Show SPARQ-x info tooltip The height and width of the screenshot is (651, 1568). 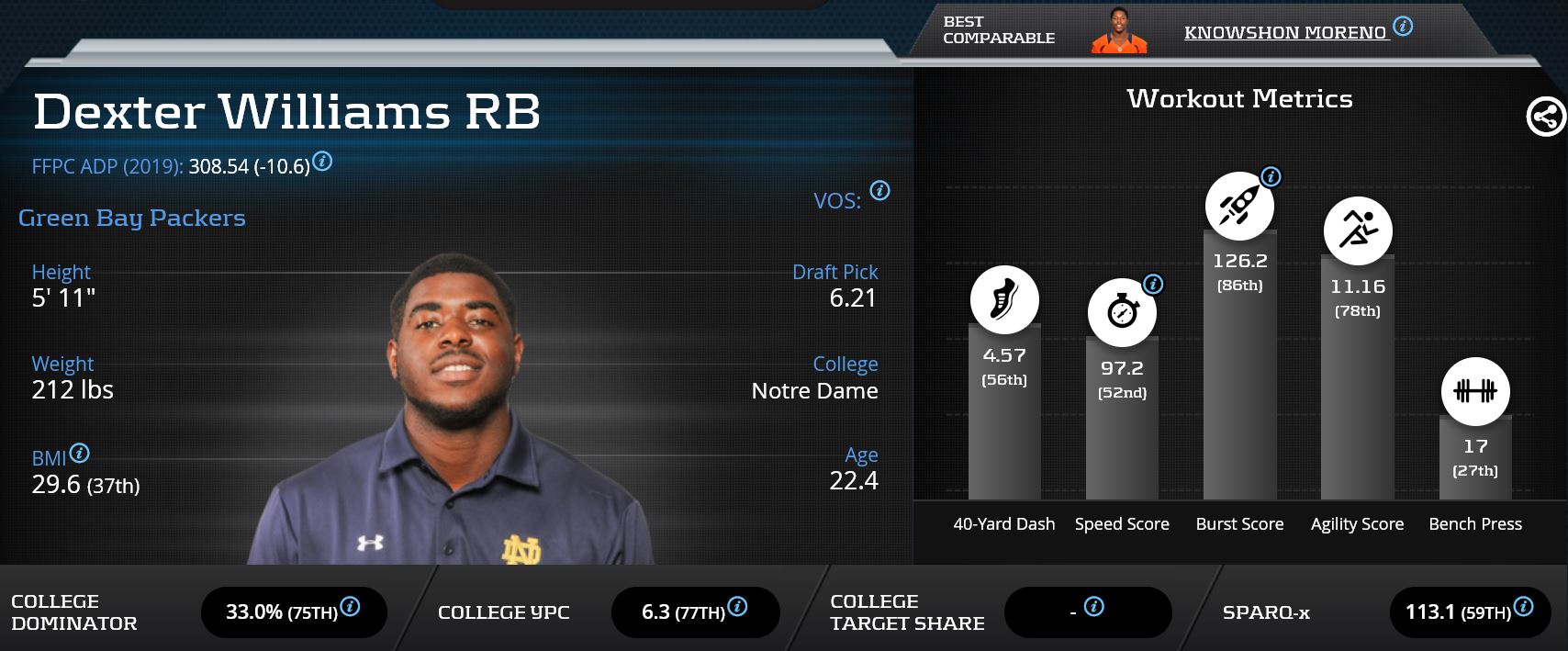(x=1523, y=607)
